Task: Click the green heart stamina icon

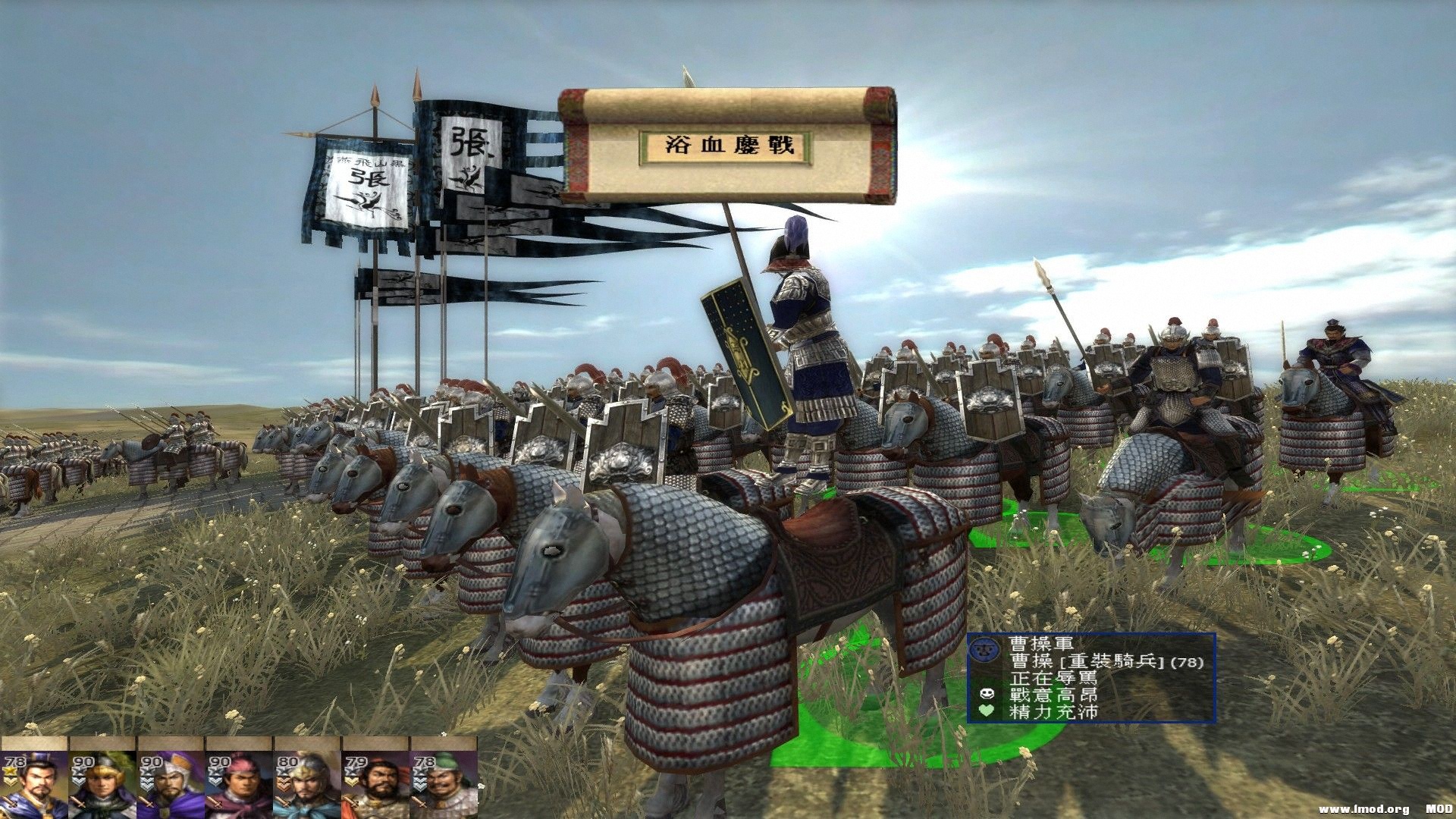Action: tap(987, 711)
